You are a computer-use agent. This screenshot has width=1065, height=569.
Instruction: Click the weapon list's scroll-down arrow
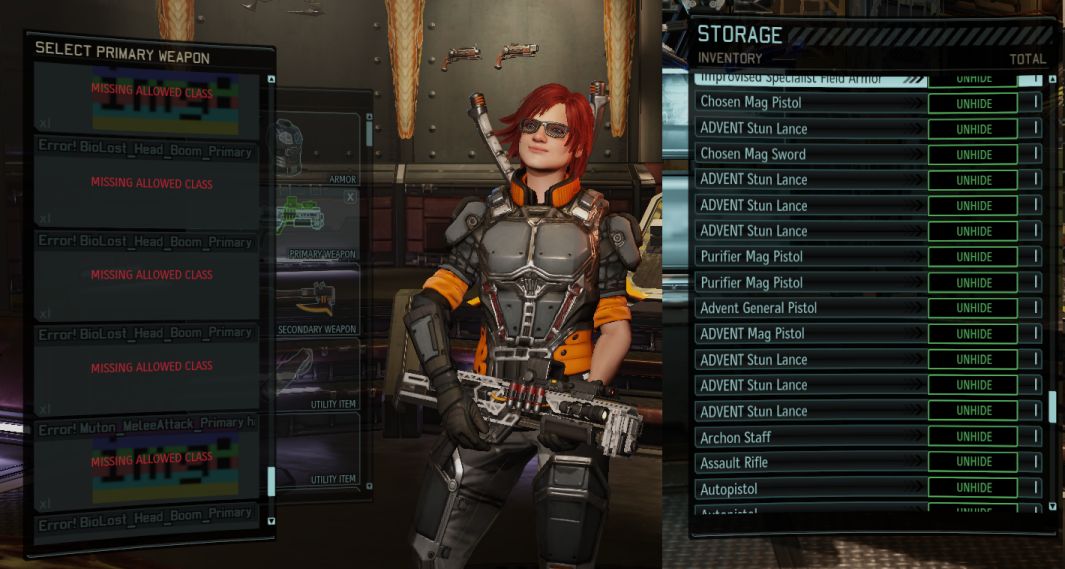[x=271, y=520]
